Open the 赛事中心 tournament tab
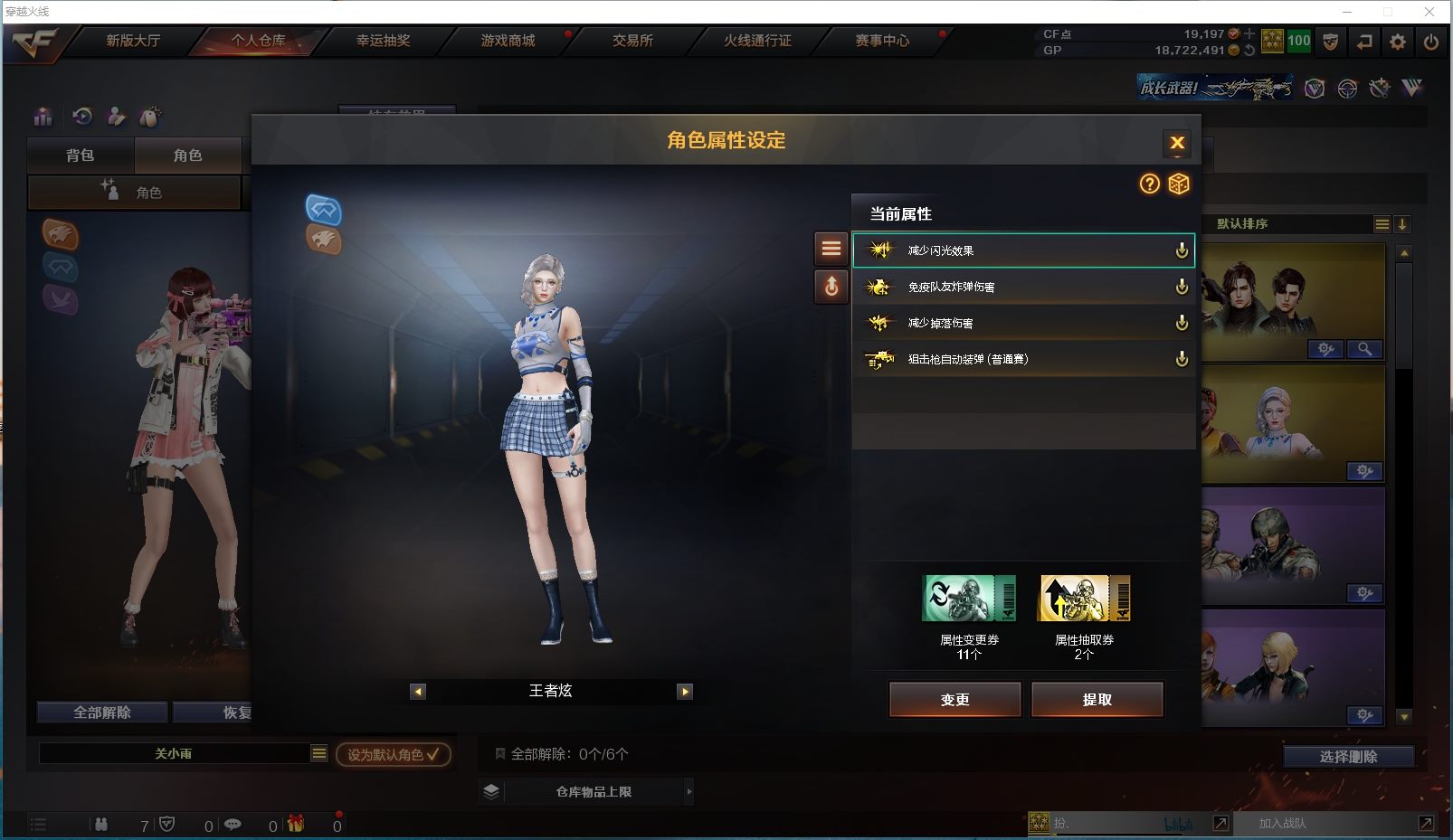 [882, 41]
